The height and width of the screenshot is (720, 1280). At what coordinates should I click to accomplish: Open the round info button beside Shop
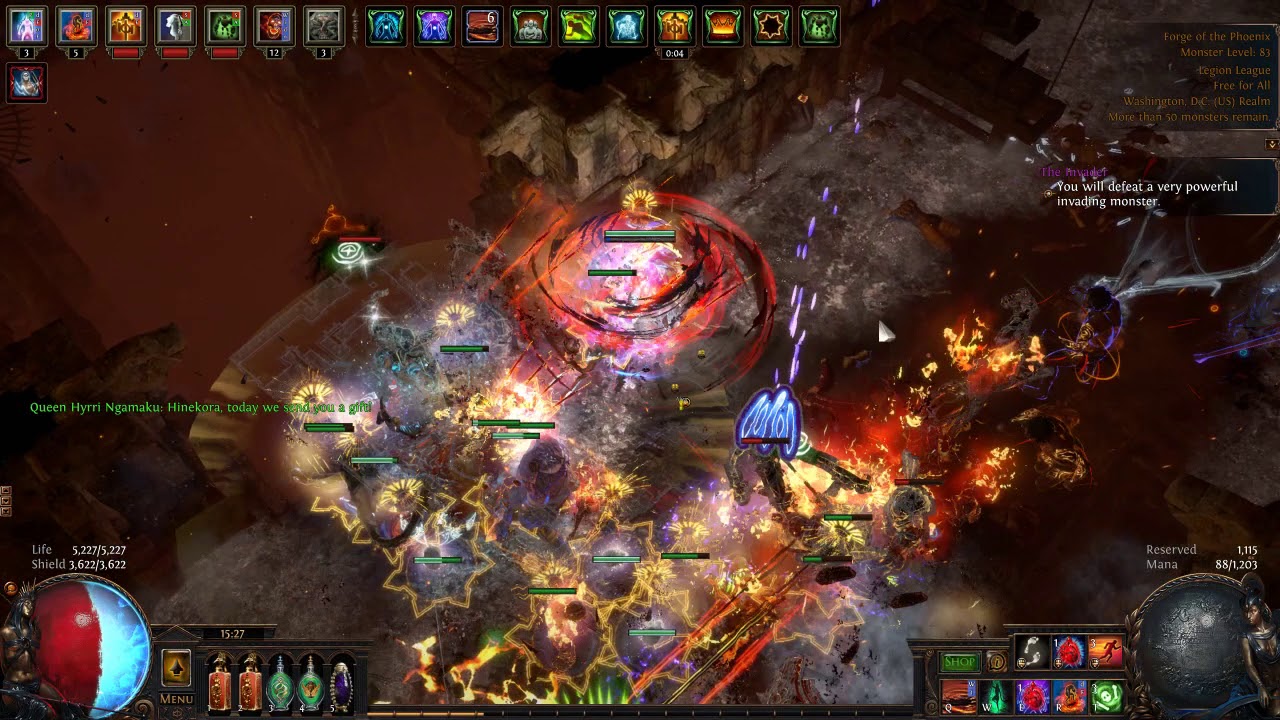click(996, 662)
